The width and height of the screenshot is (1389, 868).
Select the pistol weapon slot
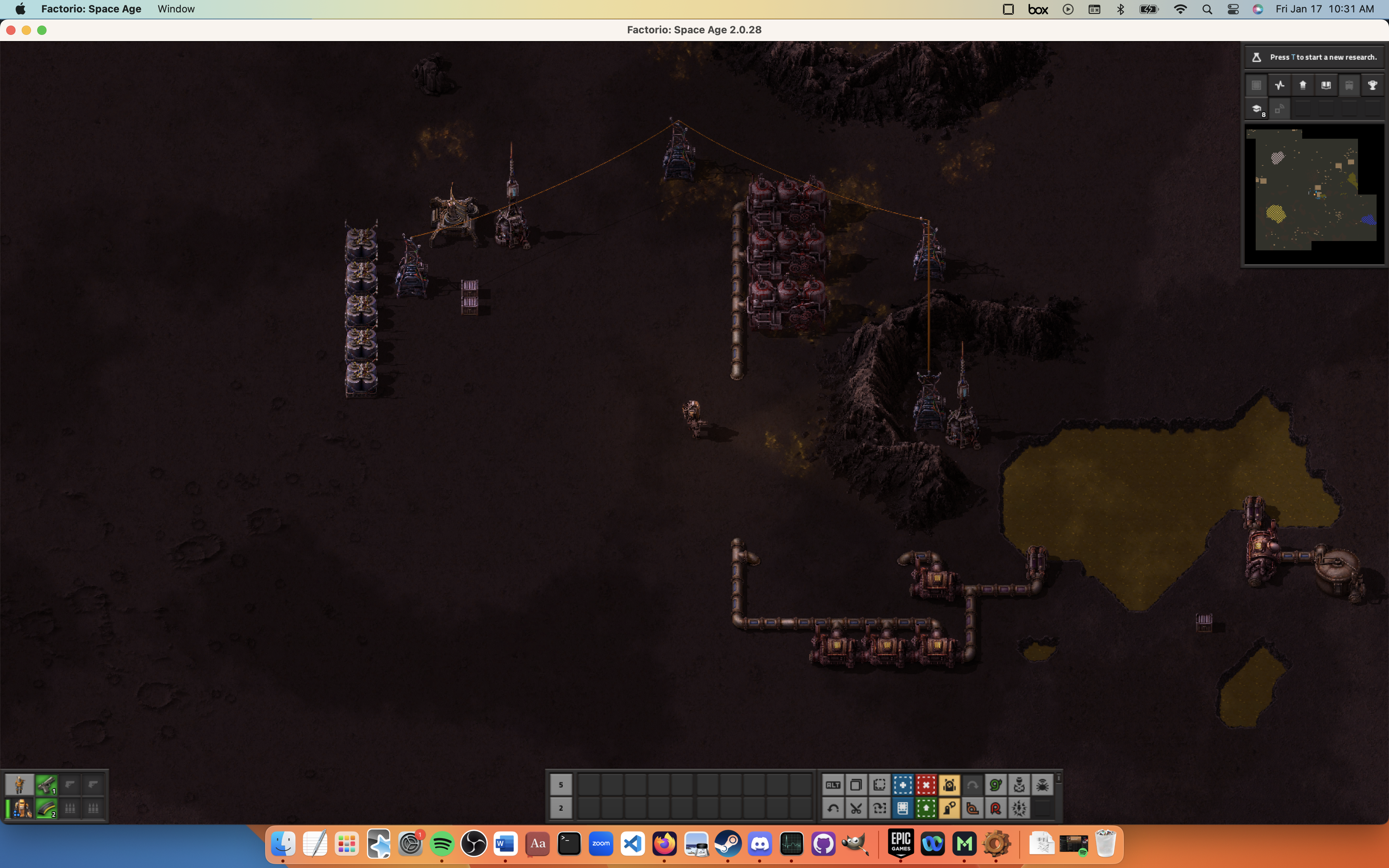(x=46, y=785)
